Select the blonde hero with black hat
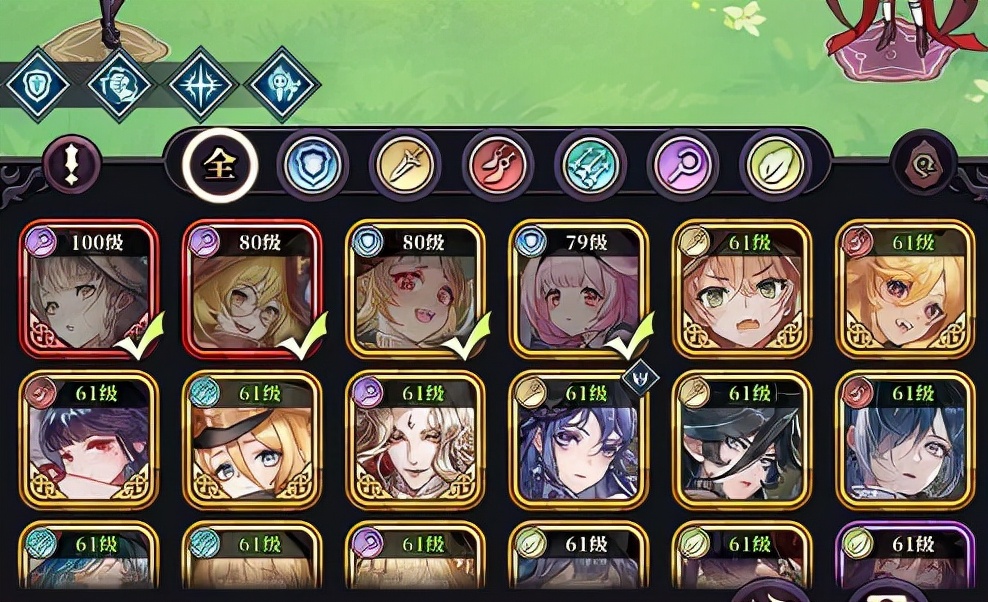The width and height of the screenshot is (988, 602). click(x=252, y=441)
